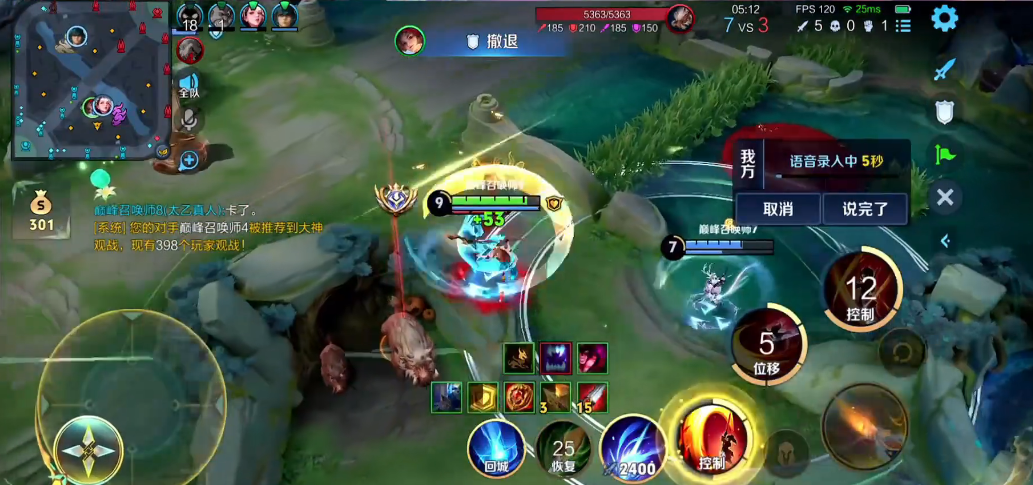Toggle the microphone button
This screenshot has height=485, width=1033.
click(188, 120)
